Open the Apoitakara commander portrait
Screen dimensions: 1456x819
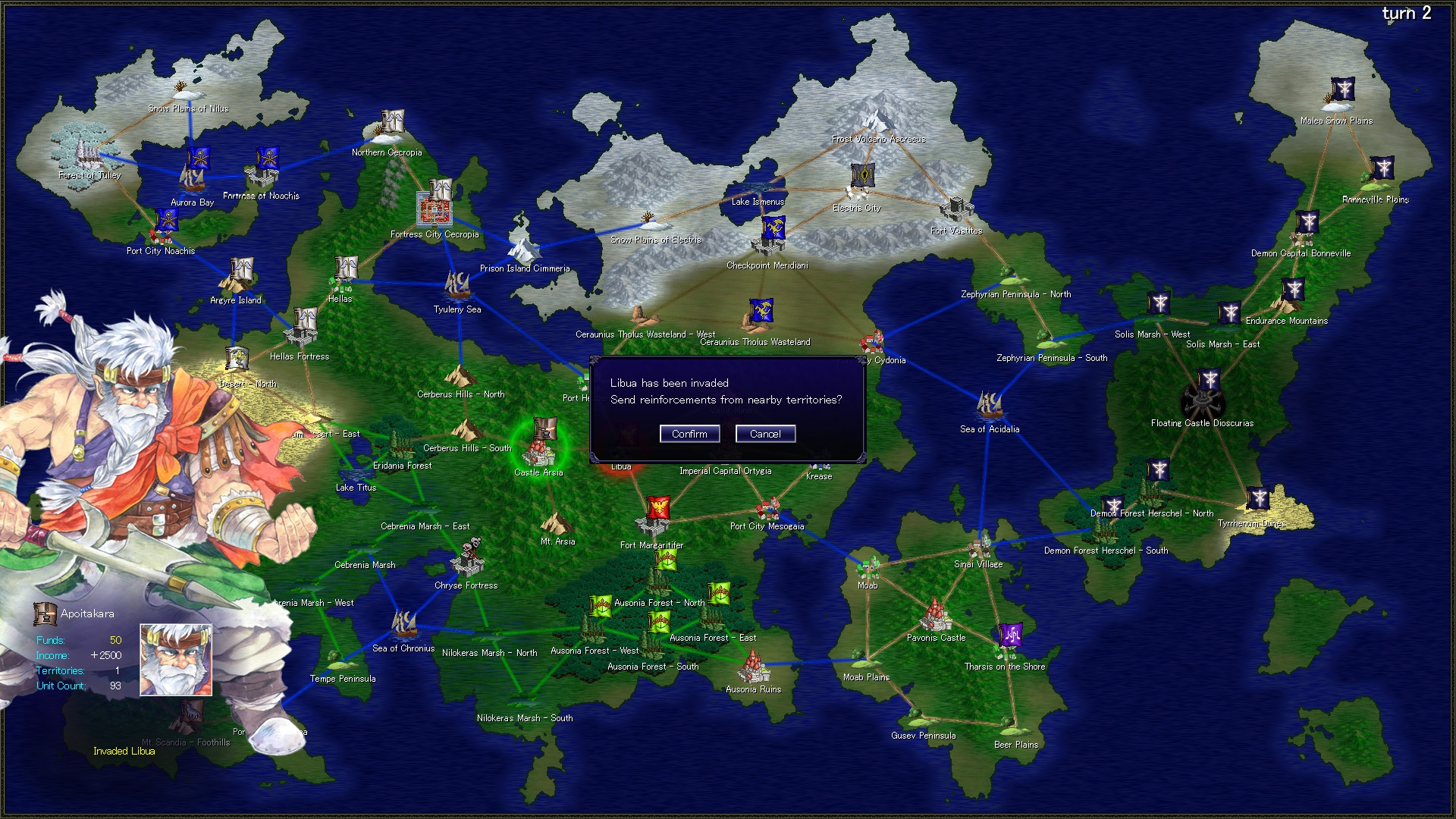click(x=175, y=658)
